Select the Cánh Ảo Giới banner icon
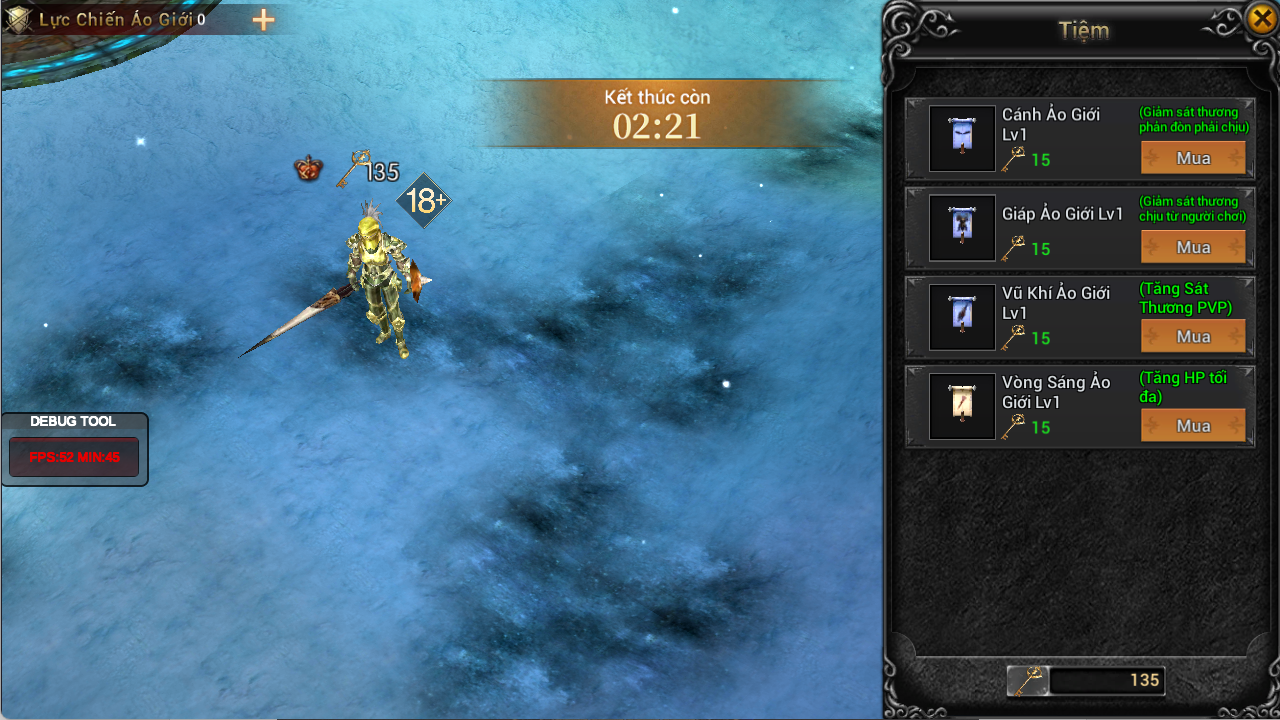1280x720 pixels. click(962, 138)
